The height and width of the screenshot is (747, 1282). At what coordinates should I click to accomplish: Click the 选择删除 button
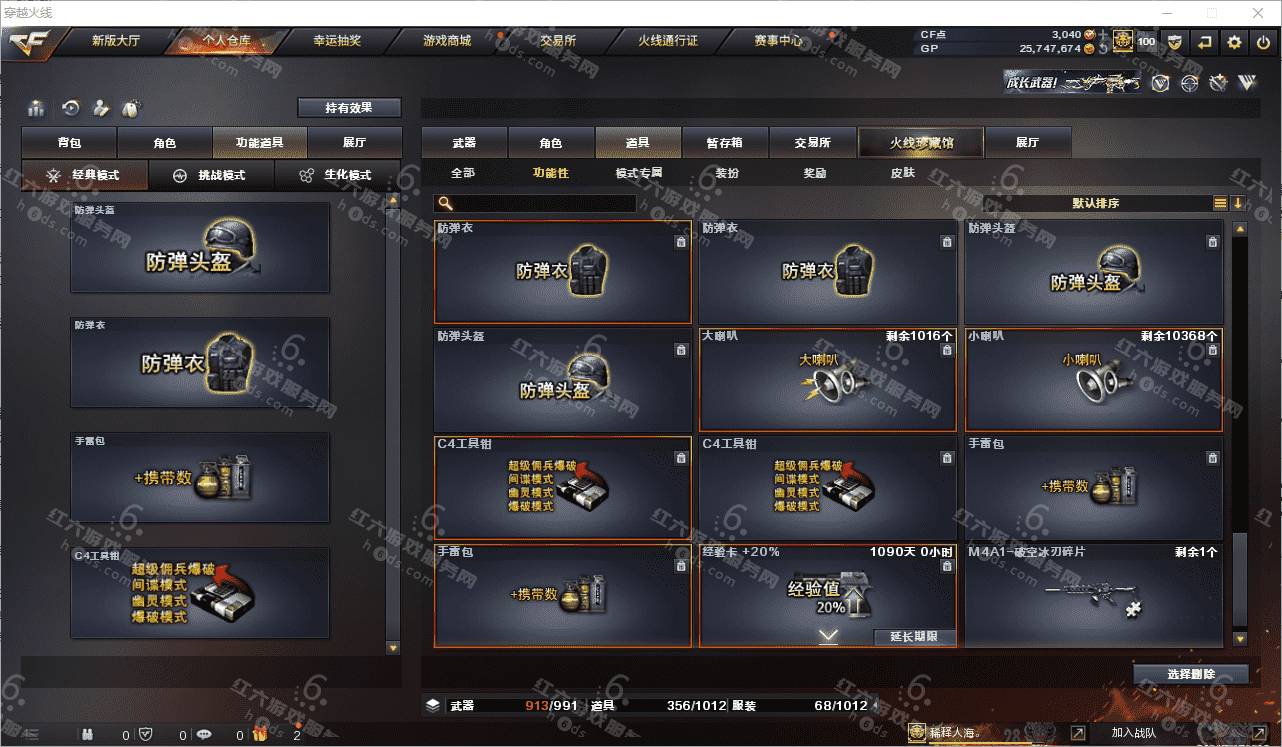[1191, 674]
